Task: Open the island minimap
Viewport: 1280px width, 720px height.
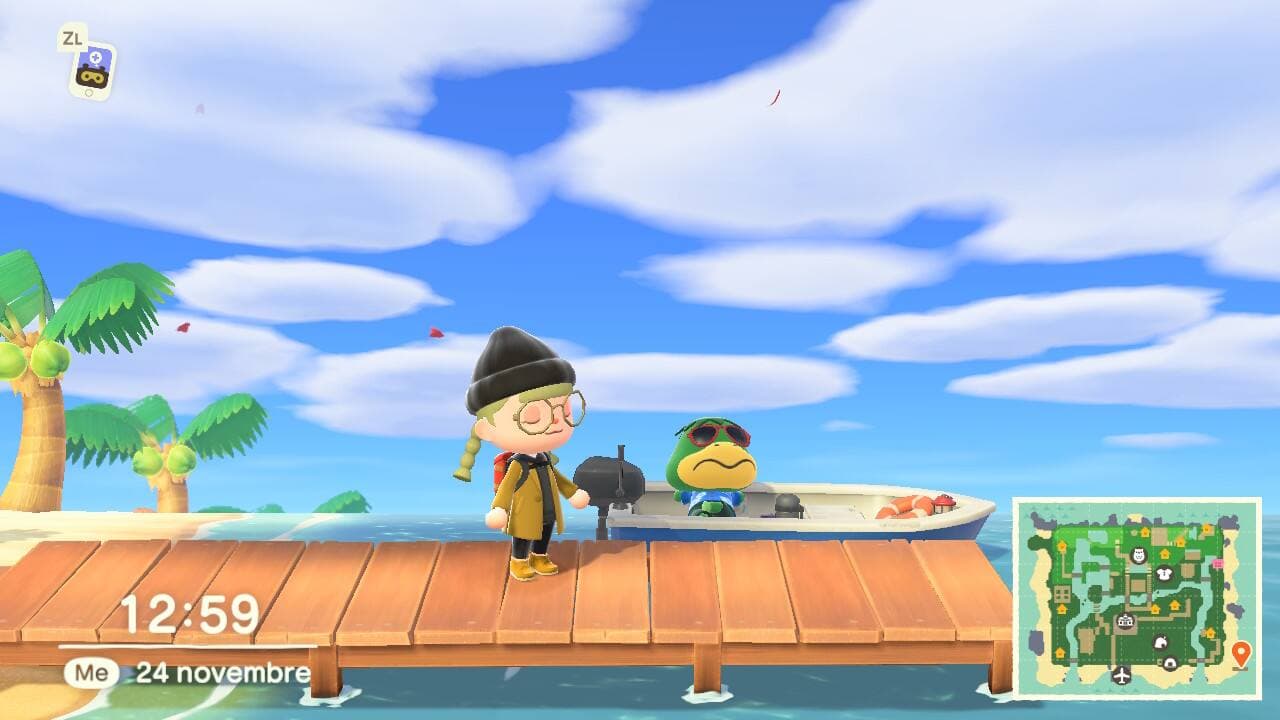Action: click(x=1137, y=597)
